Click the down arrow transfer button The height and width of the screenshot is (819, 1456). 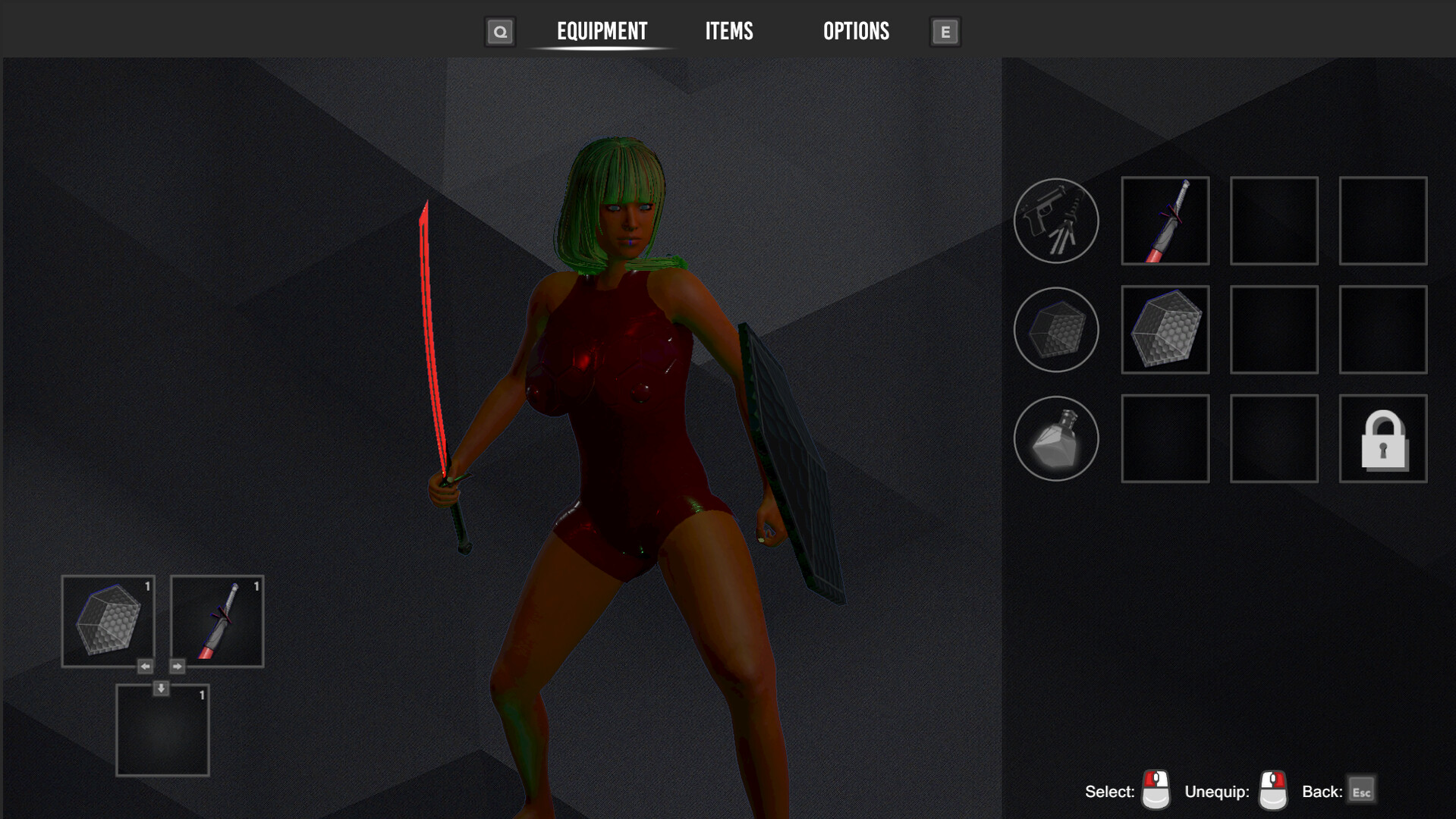click(x=162, y=687)
